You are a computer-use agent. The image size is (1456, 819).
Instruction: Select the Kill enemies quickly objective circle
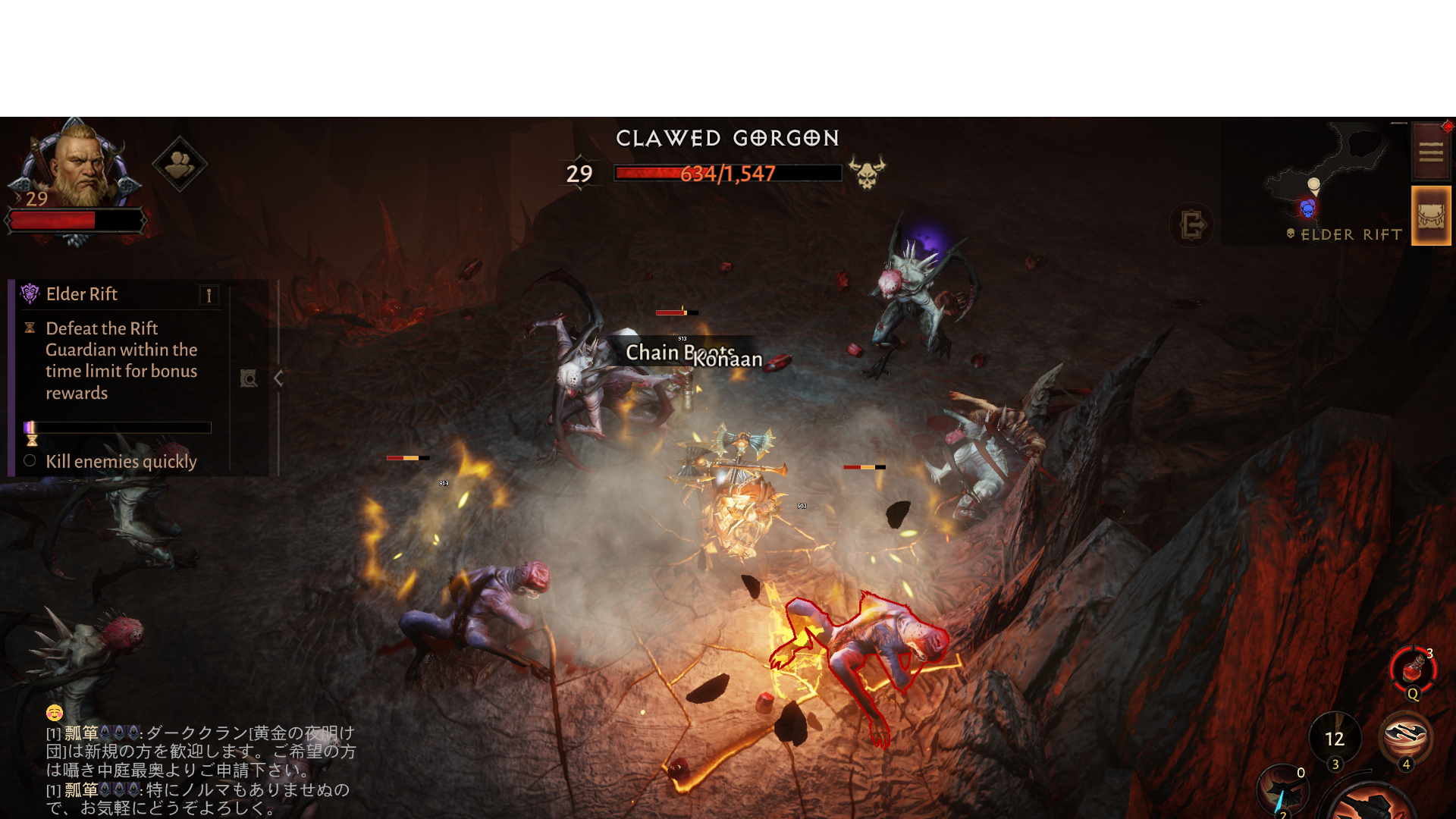pyautogui.click(x=30, y=460)
